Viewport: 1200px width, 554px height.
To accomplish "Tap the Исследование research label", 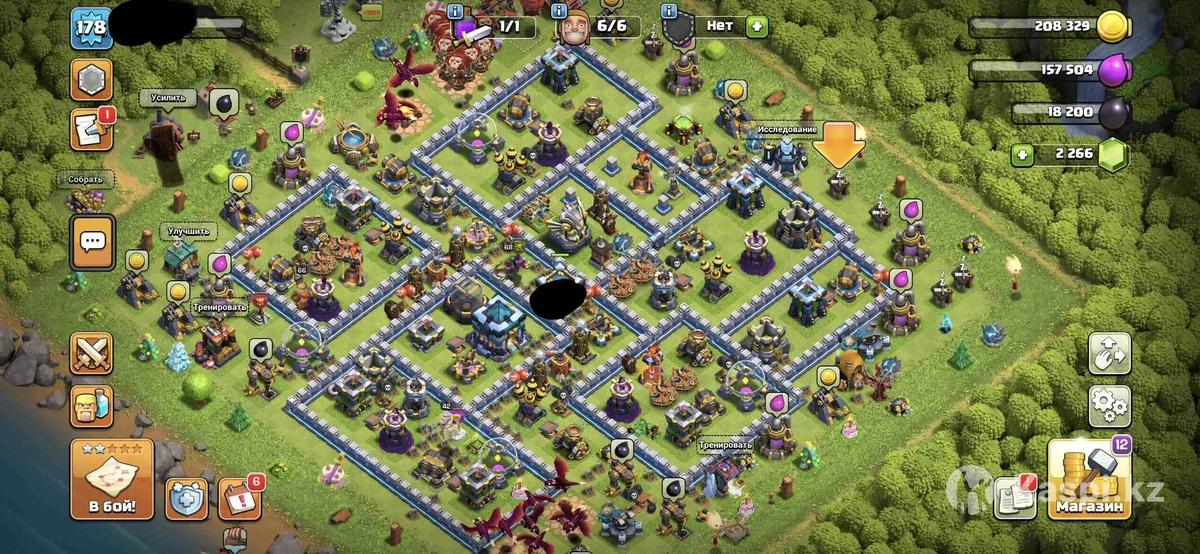I will click(x=787, y=130).
